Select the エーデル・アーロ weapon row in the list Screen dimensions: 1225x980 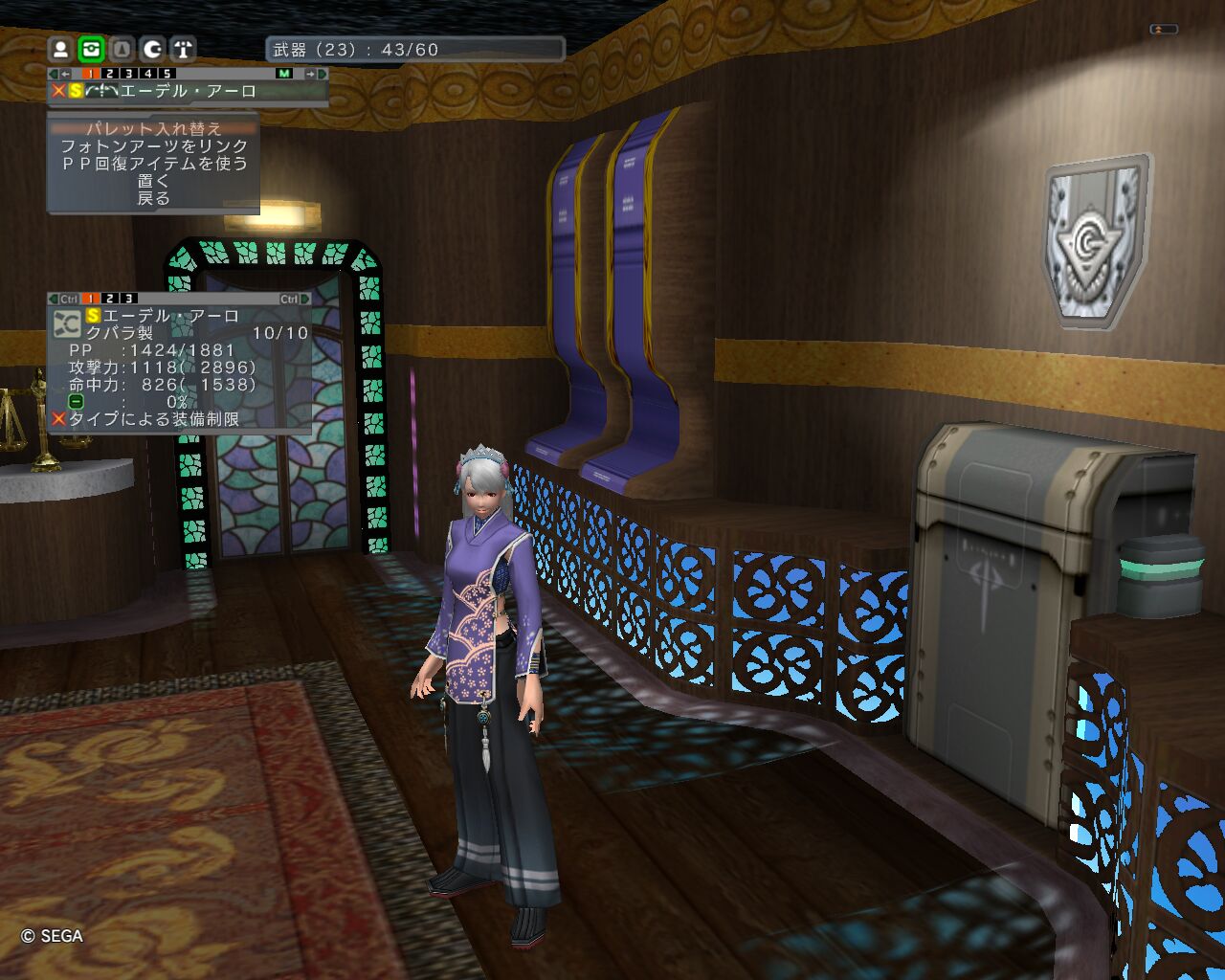tap(188, 91)
